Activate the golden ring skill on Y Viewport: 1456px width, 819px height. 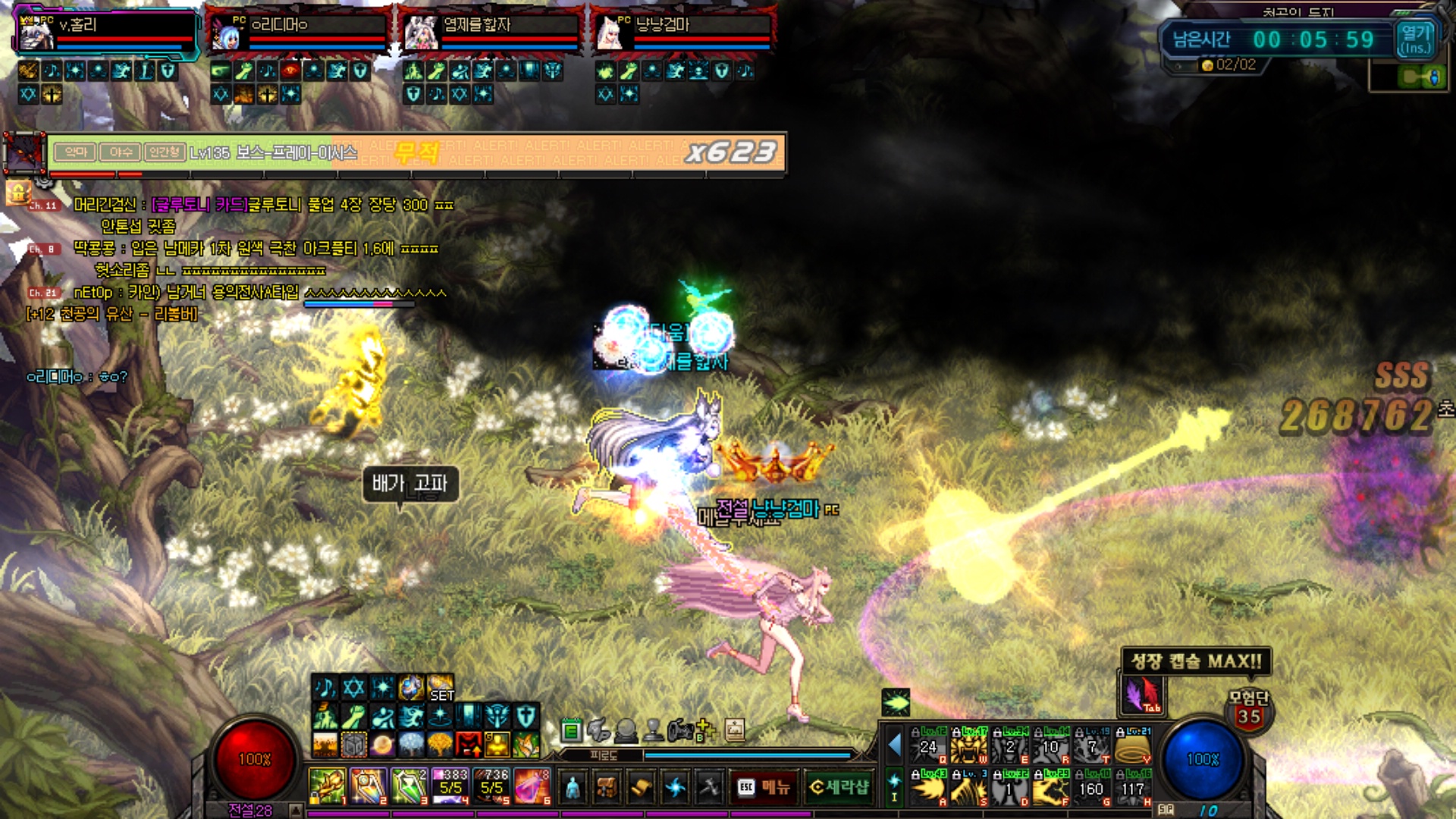(x=1133, y=745)
